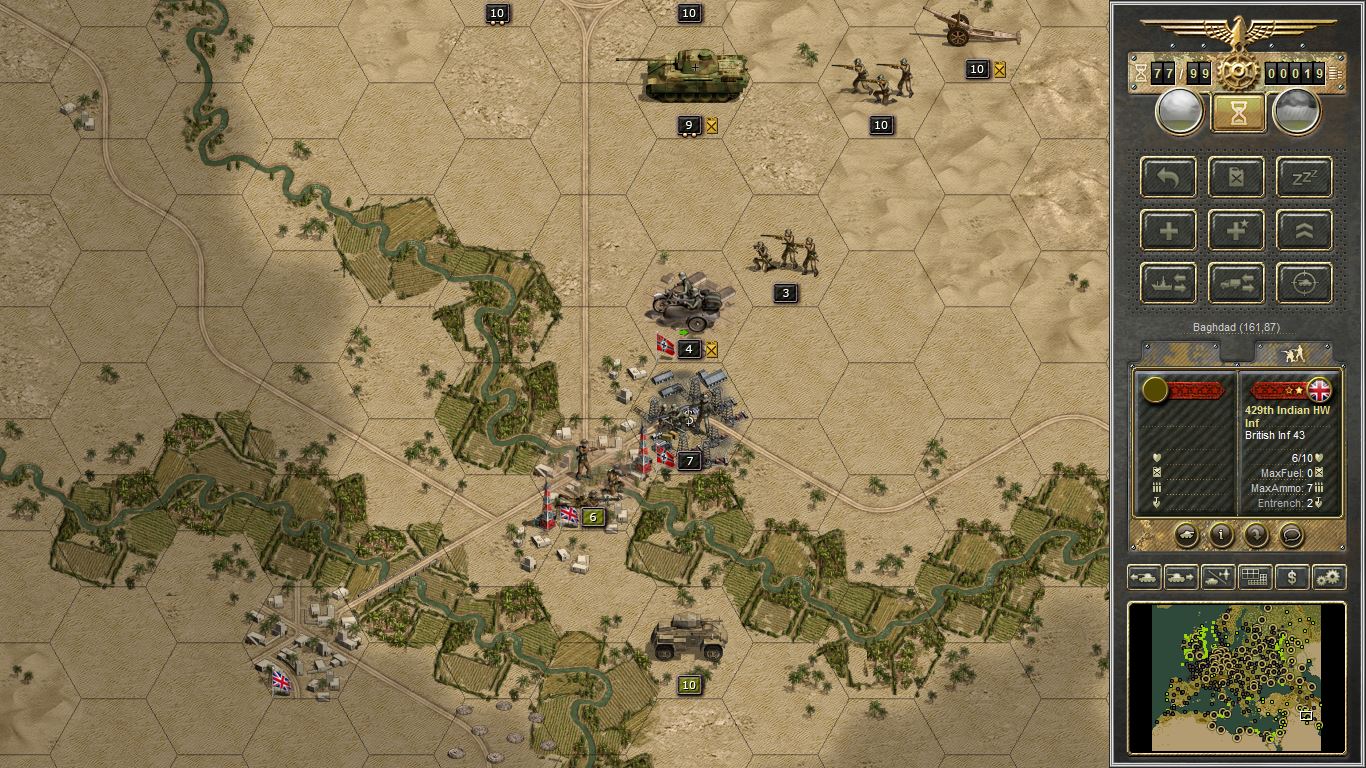1366x768 pixels.
Task: Embark the unit onto naval transport
Action: click(x=1167, y=283)
